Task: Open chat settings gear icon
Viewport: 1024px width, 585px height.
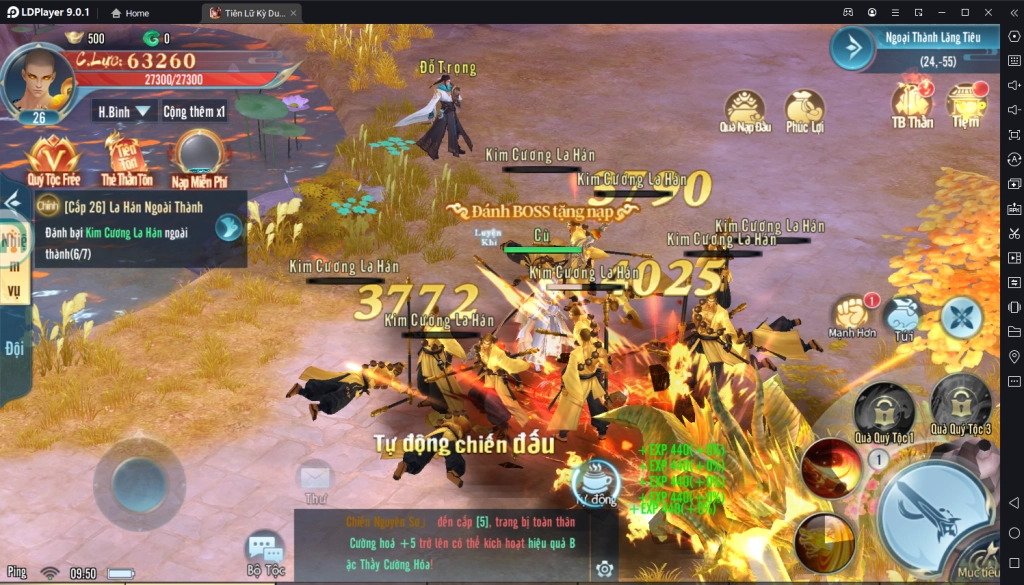Action: (604, 569)
